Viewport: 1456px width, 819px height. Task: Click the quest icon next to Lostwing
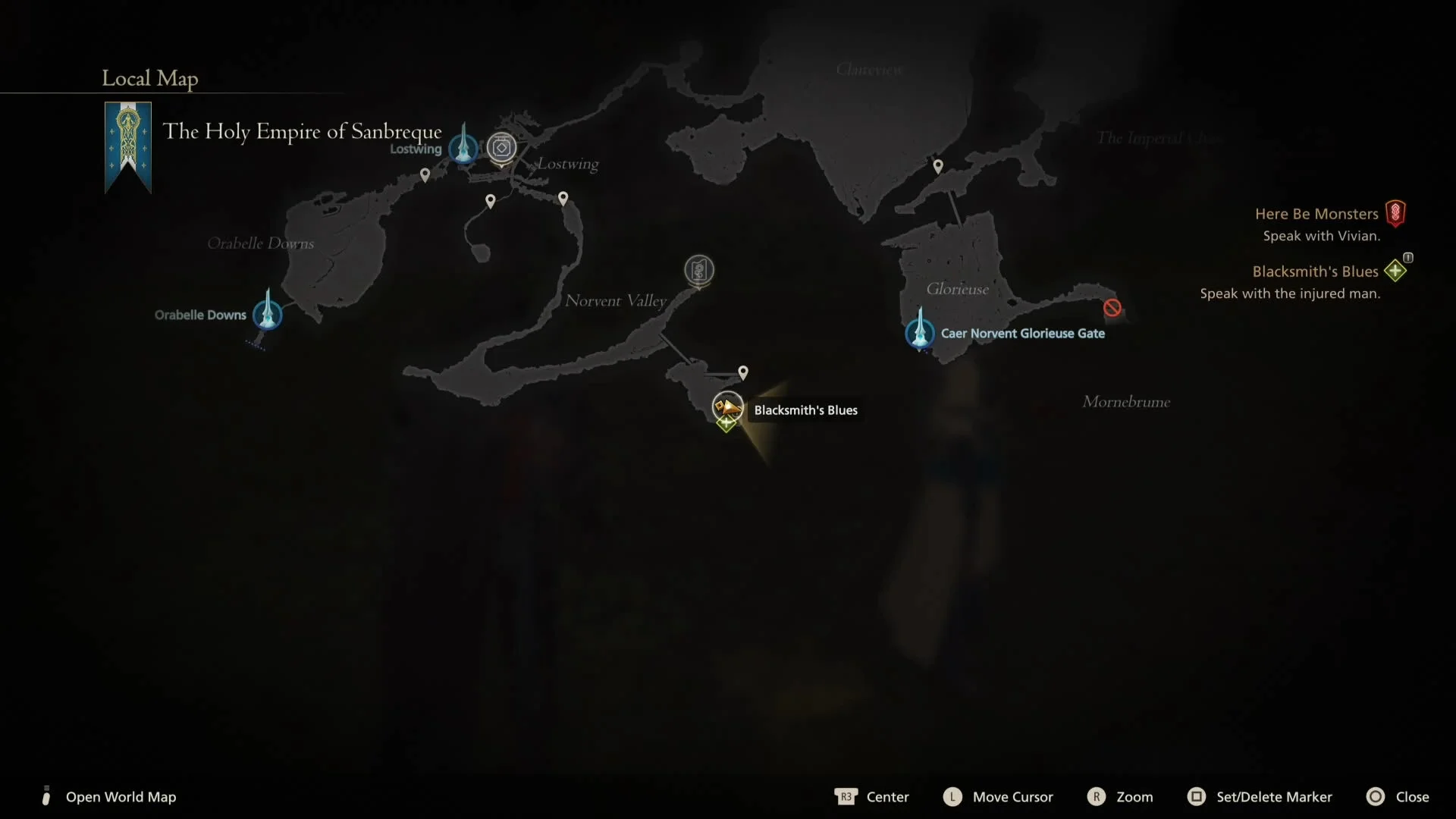[501, 148]
